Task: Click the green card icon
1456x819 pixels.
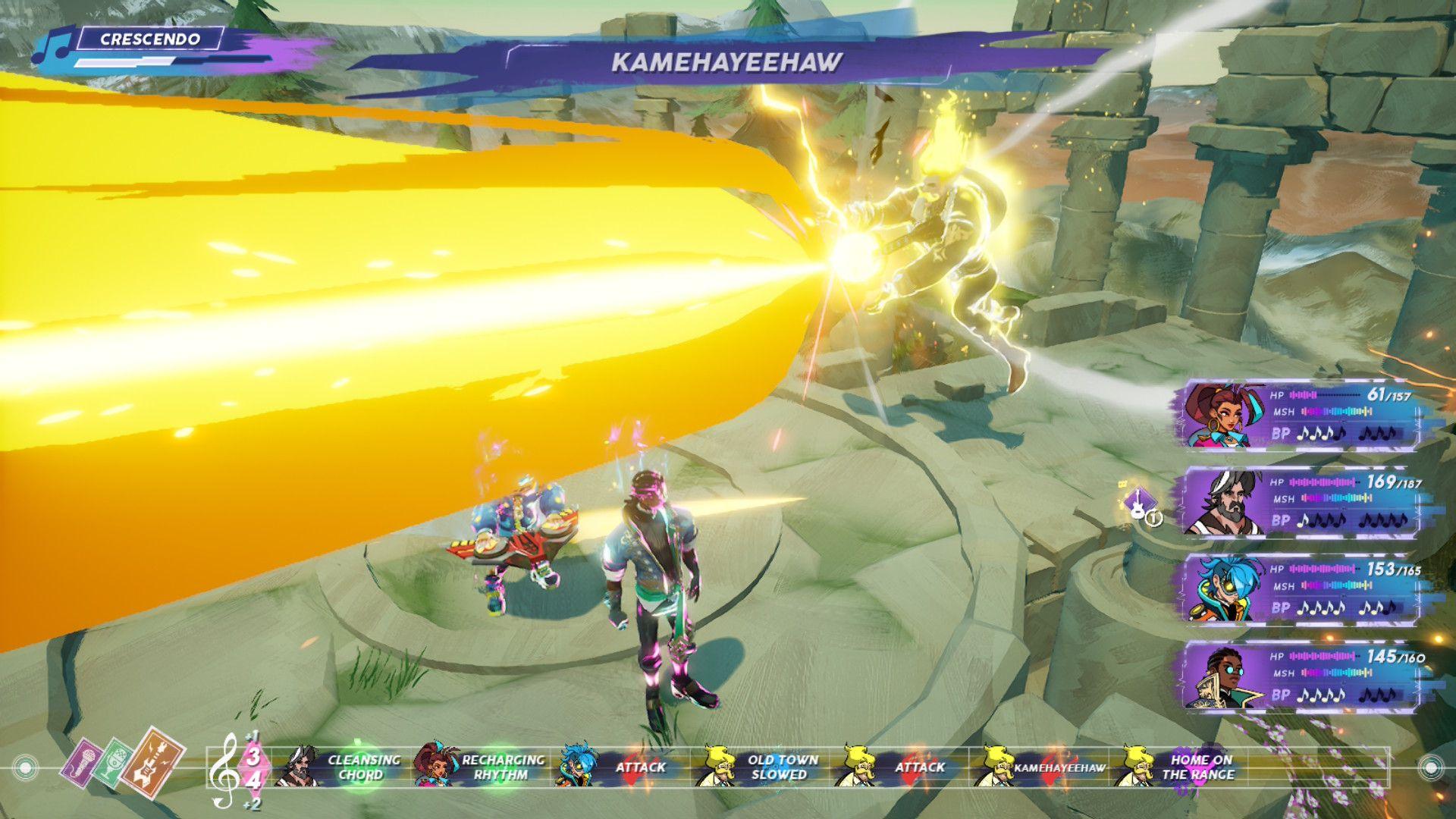Action: coord(114,760)
